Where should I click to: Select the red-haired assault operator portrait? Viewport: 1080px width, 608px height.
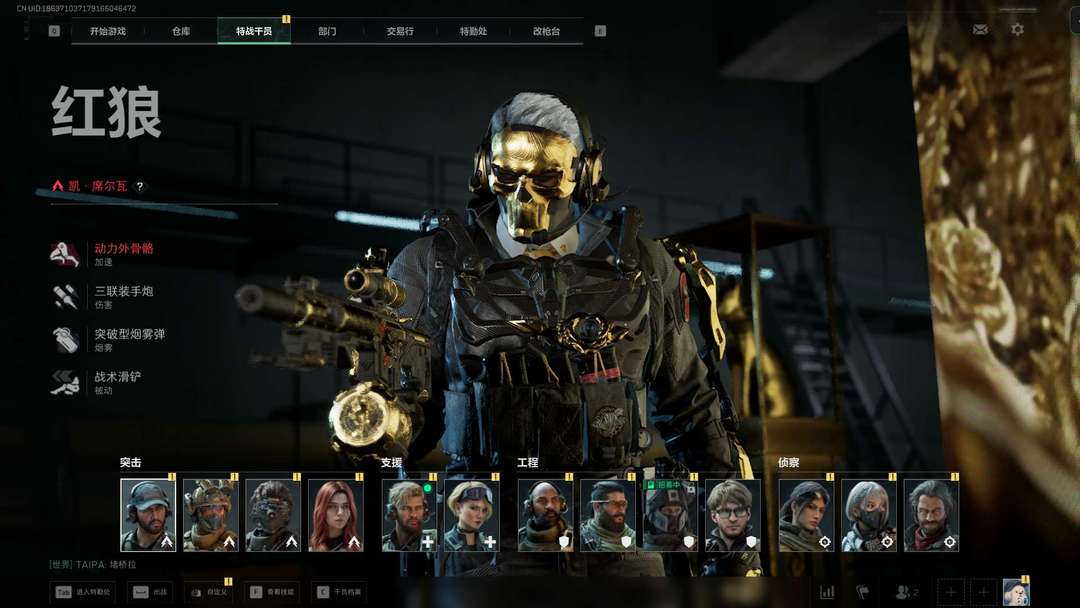tap(335, 515)
